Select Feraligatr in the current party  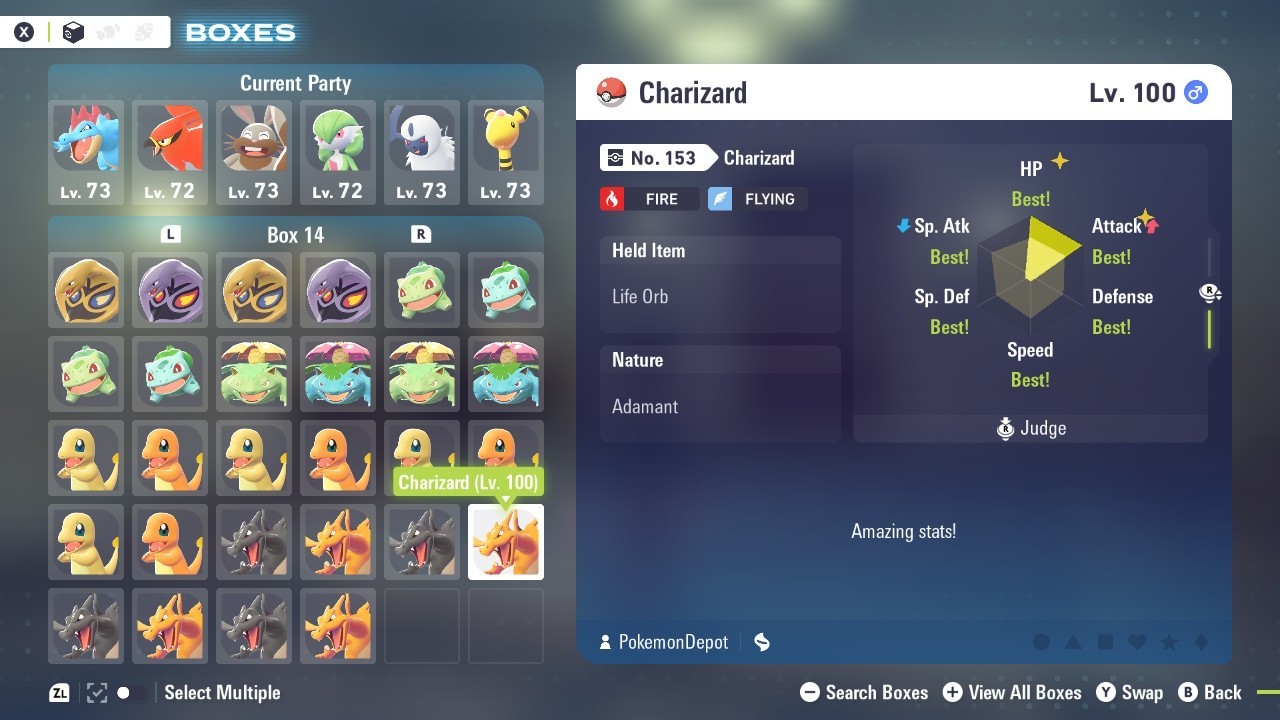coord(86,152)
